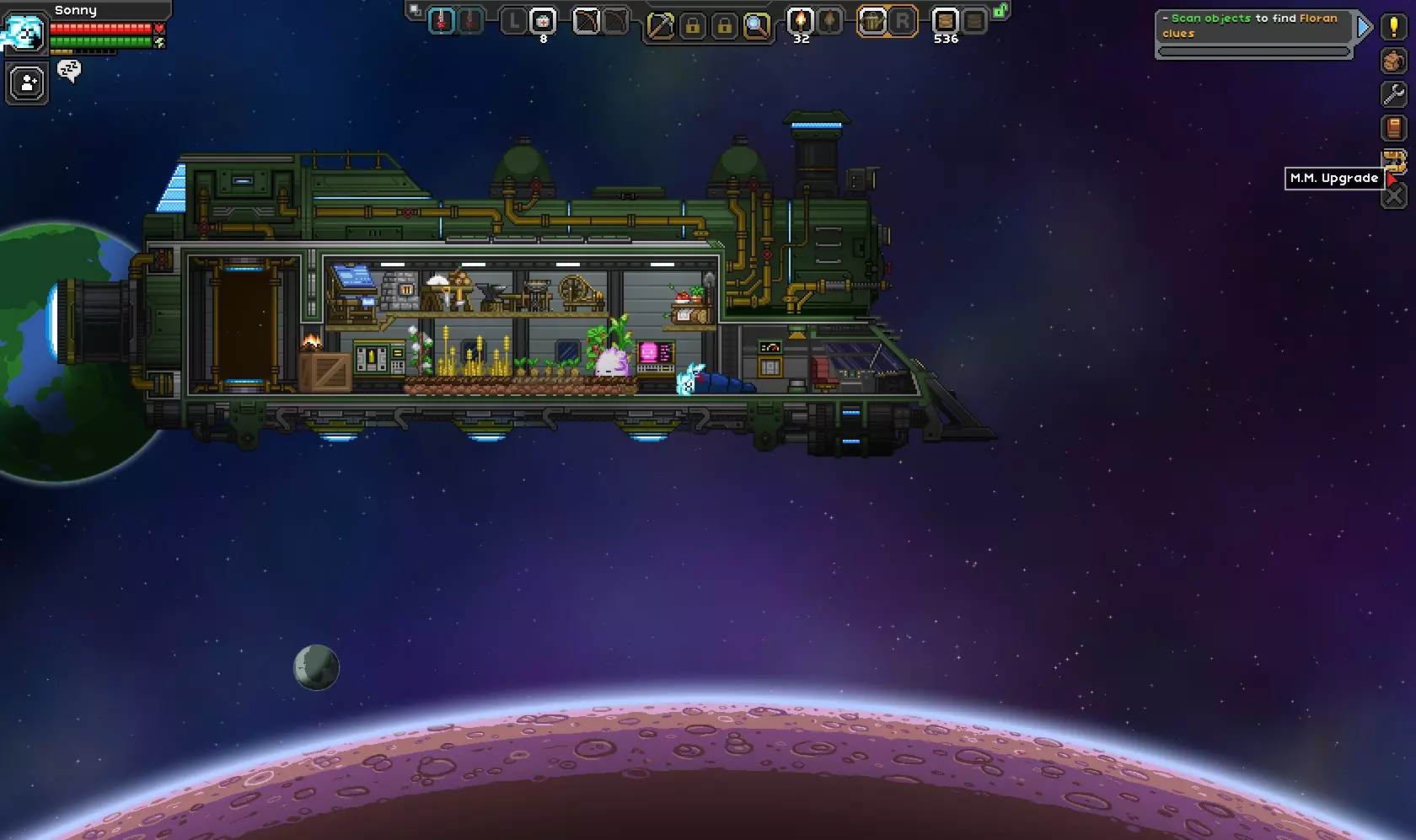Select the medkit hotbar slot
Image resolution: width=1416 pixels, height=840 pixels.
coord(544,20)
